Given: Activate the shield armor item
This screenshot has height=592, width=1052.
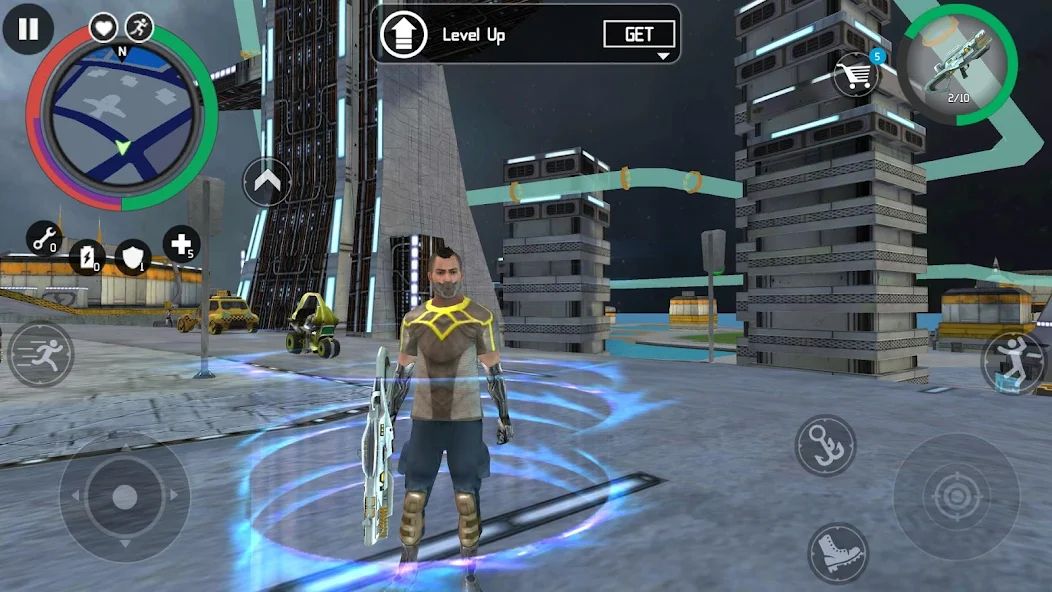Looking at the screenshot, I should pyautogui.click(x=133, y=257).
